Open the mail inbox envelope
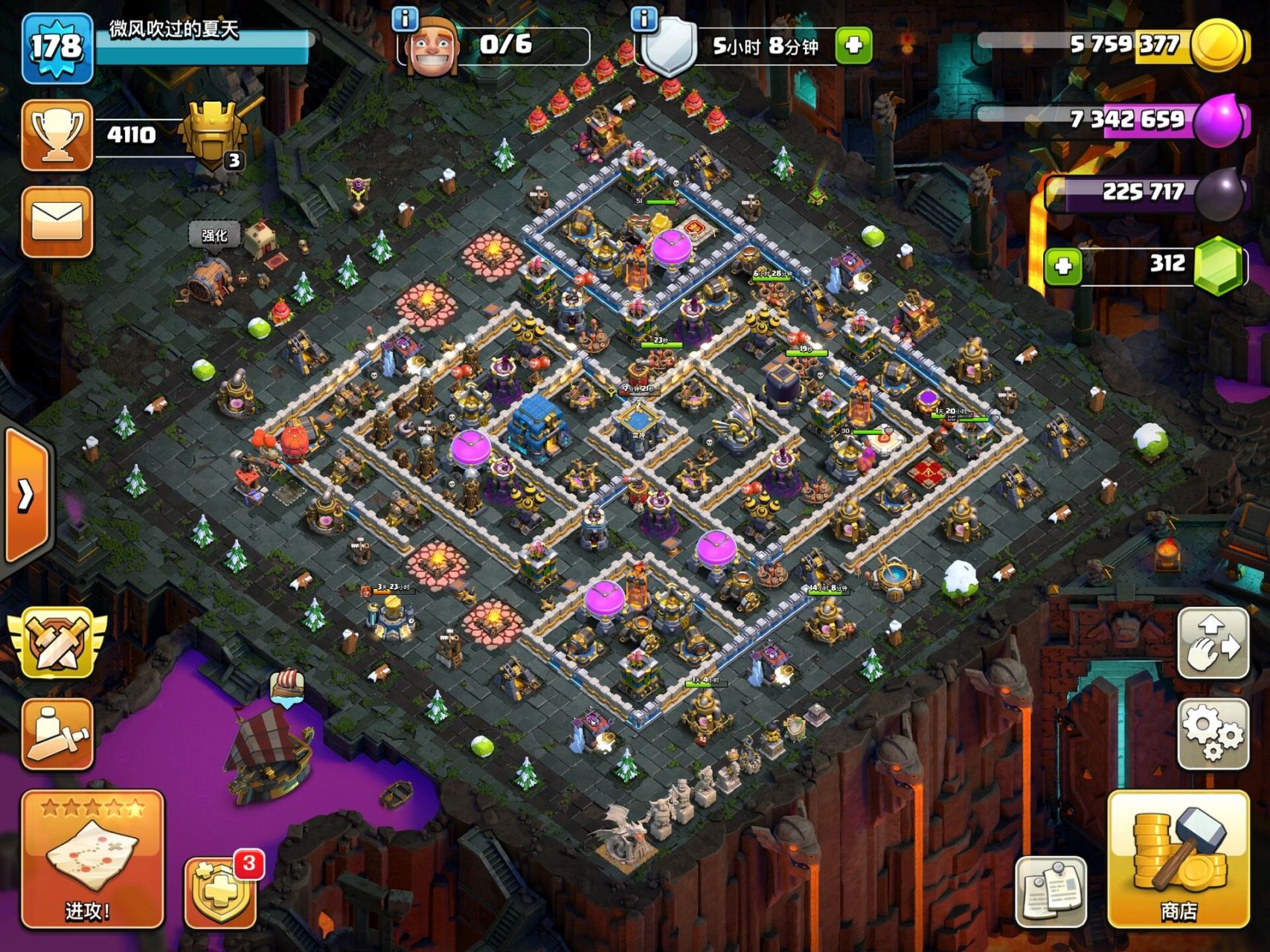This screenshot has height=952, width=1270. [x=57, y=221]
